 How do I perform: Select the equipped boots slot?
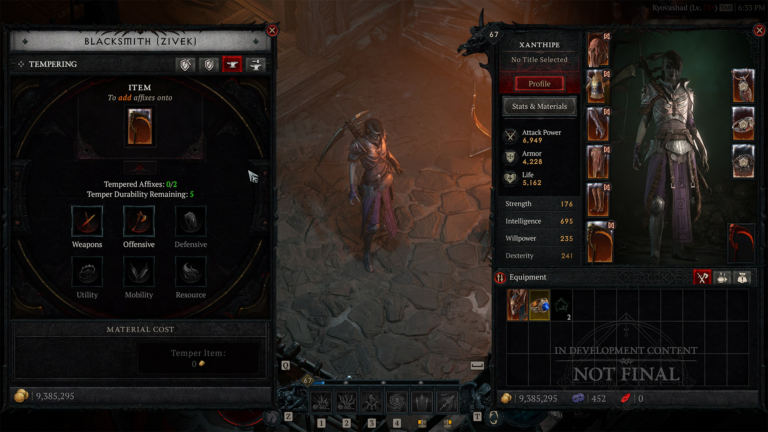tap(598, 200)
